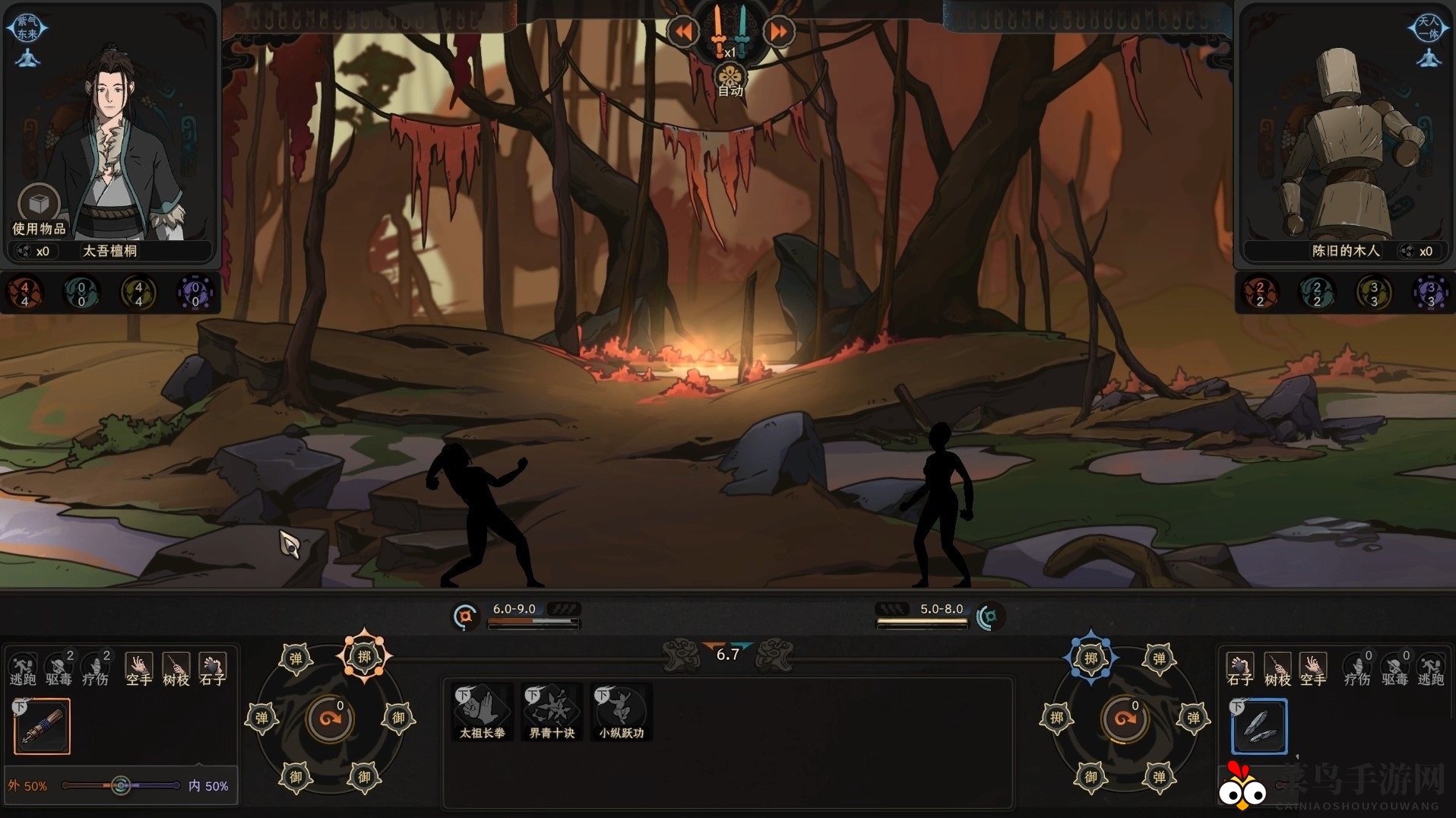The image size is (1456, 818).
Task: Click the 外/内 damage ratio slider handle
Action: (x=120, y=785)
